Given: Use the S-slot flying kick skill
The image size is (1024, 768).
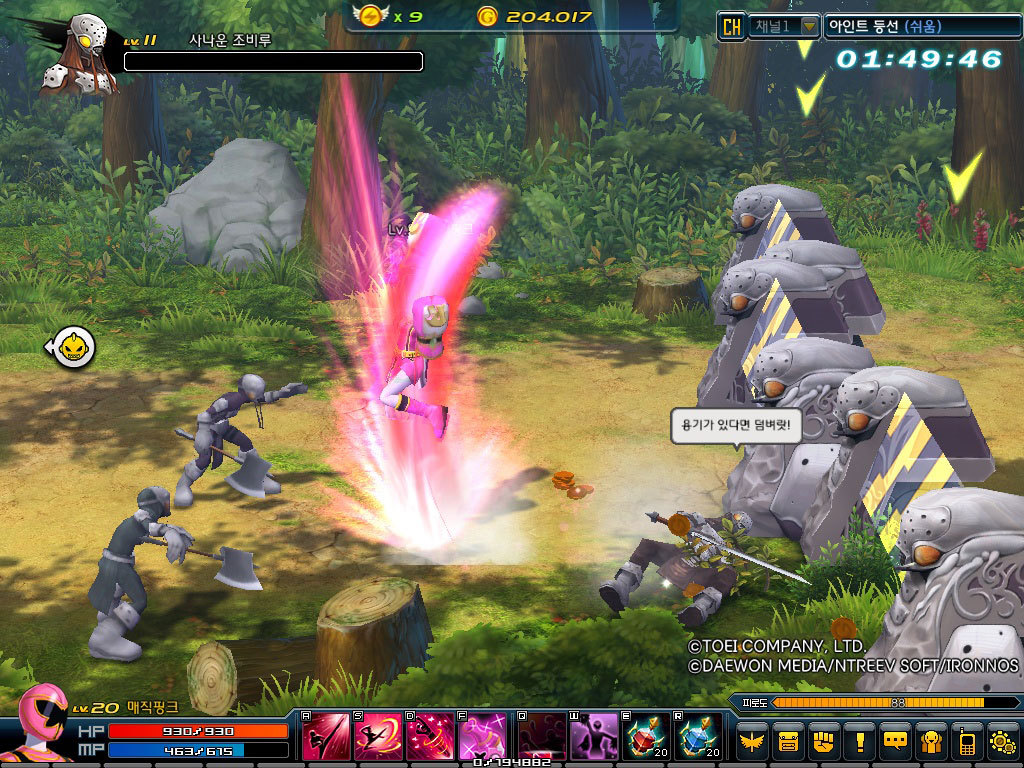Looking at the screenshot, I should (x=378, y=738).
